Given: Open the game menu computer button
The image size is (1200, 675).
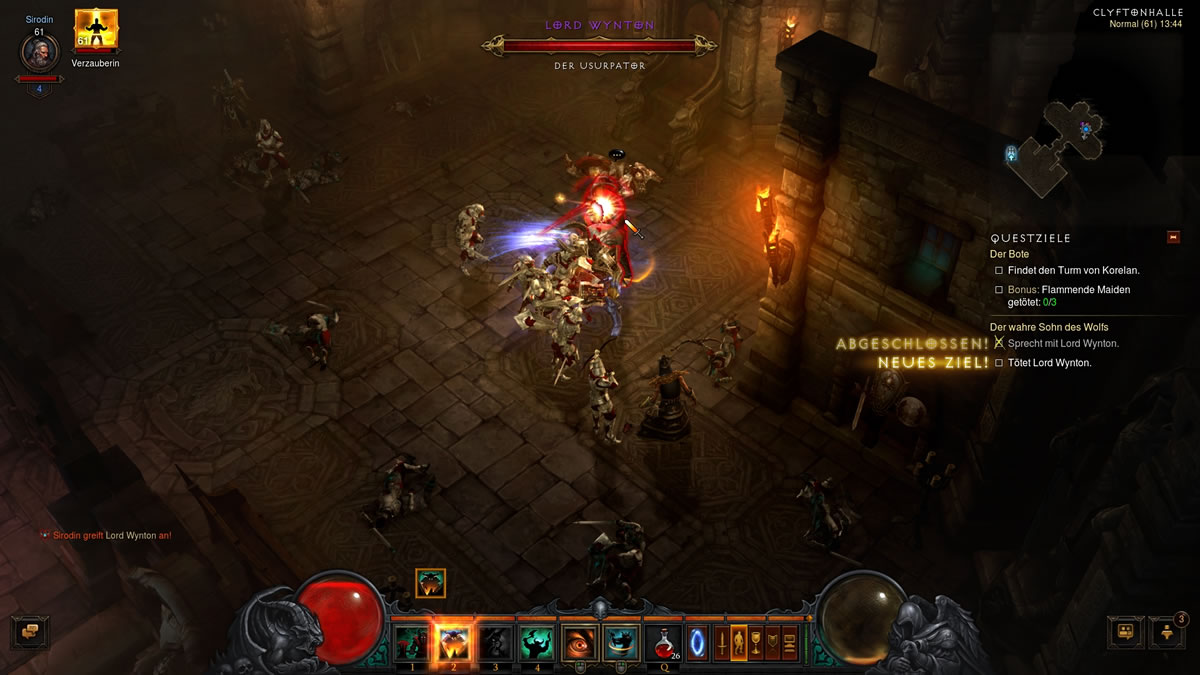Looking at the screenshot, I should tap(790, 642).
